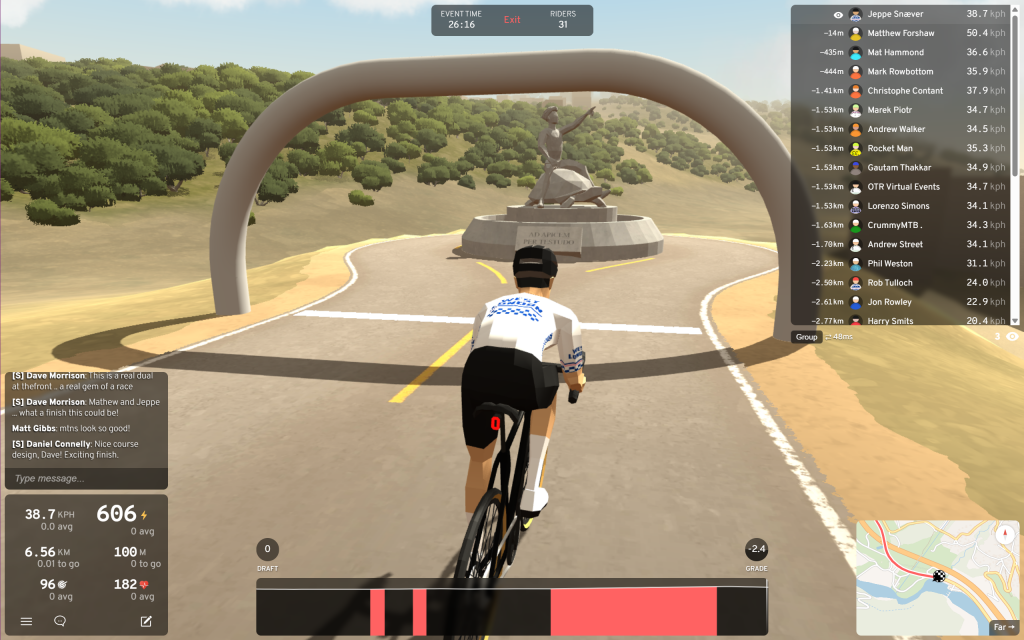Toggle the Group filter button below rider list
The height and width of the screenshot is (640, 1024).
pos(807,337)
